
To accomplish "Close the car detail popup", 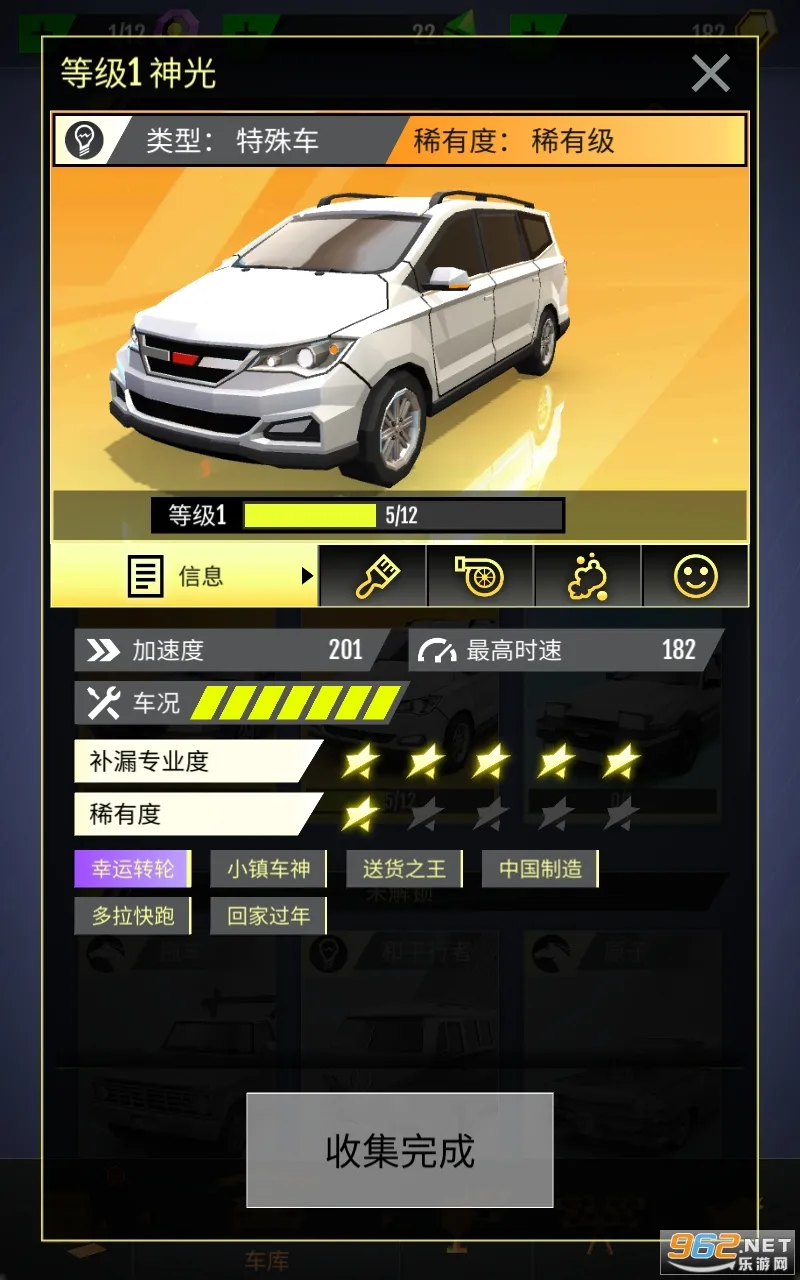I will [710, 73].
